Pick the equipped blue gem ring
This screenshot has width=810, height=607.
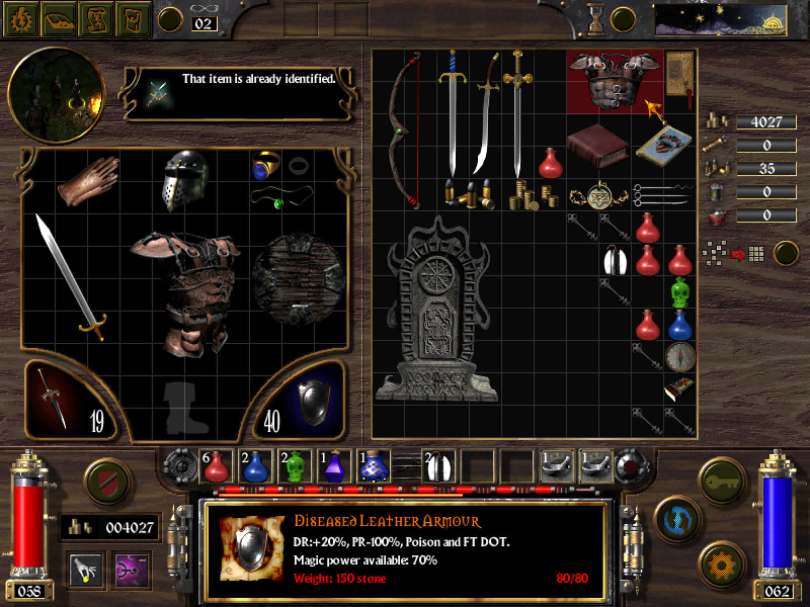point(265,164)
